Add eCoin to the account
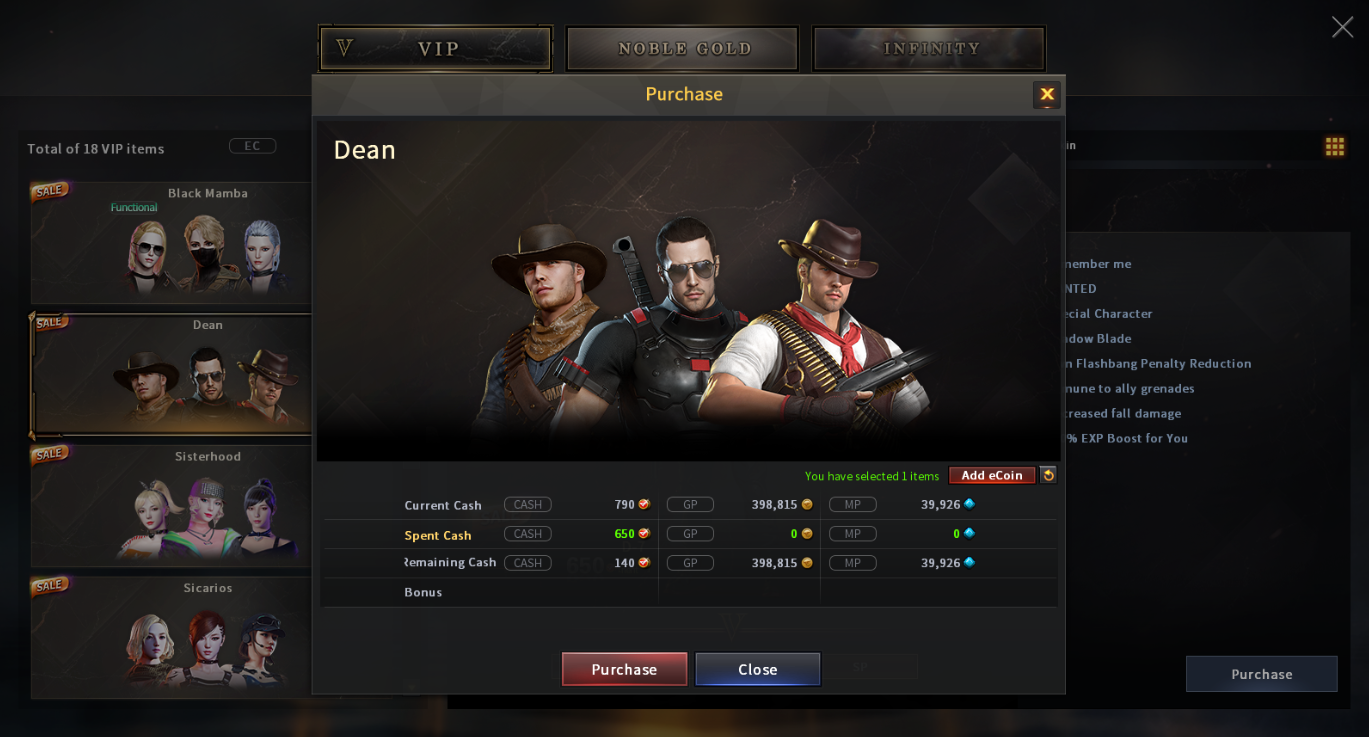 (991, 475)
